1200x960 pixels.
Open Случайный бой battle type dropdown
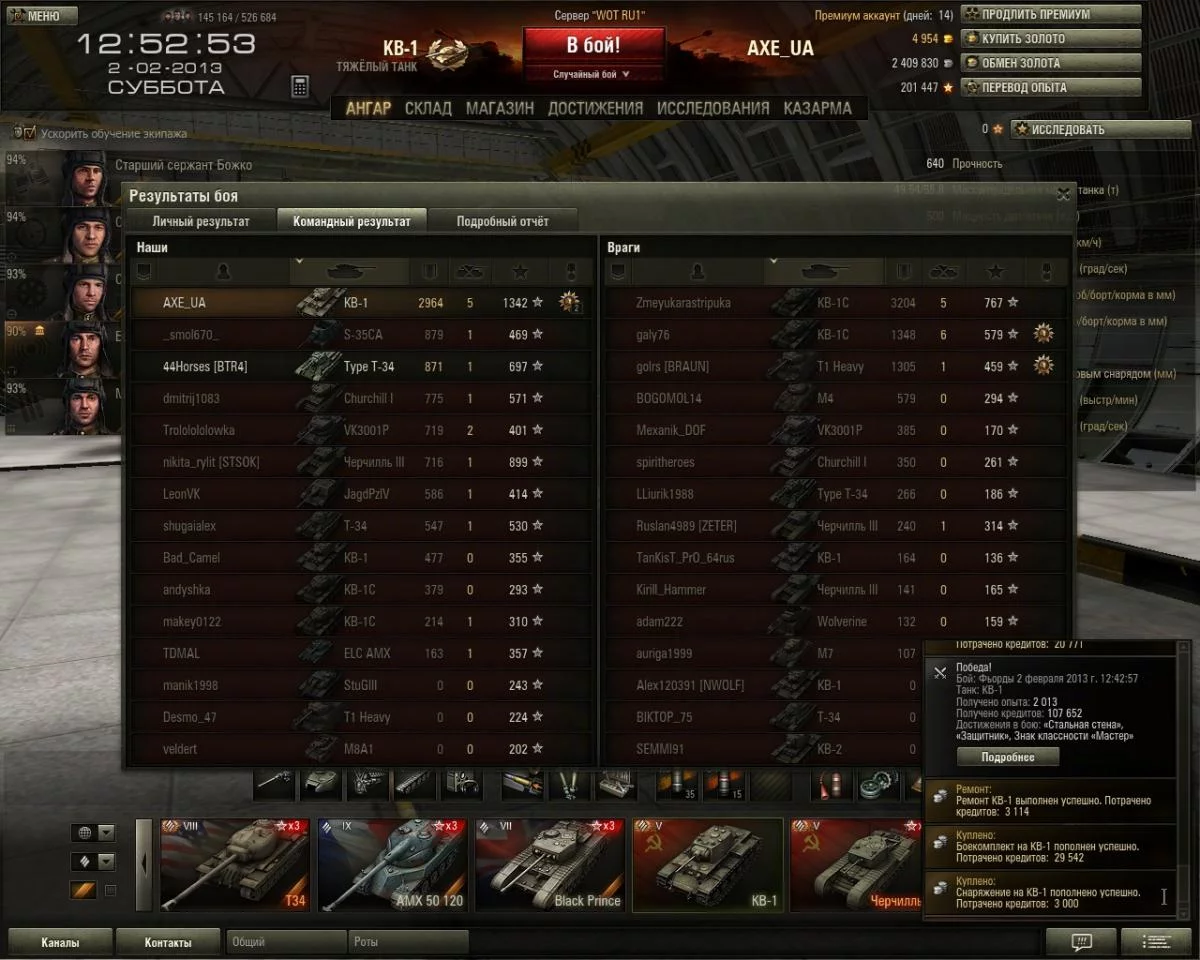pyautogui.click(x=593, y=74)
